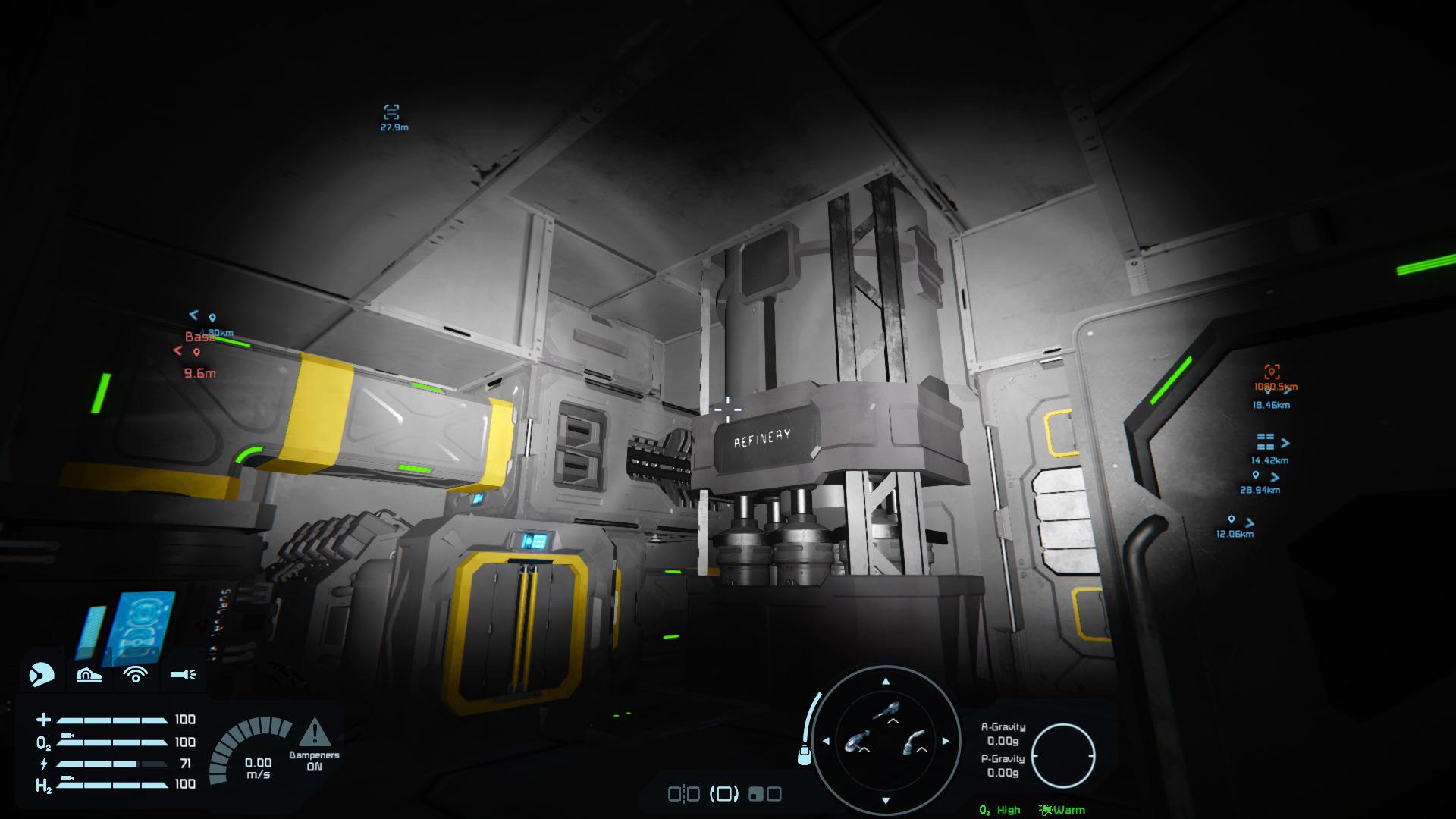The width and height of the screenshot is (1456, 819).
Task: Expand the chevron next to the 28.94km marker
Action: click(x=1277, y=478)
